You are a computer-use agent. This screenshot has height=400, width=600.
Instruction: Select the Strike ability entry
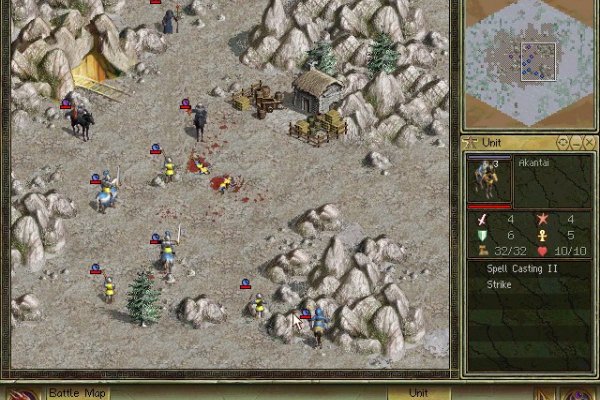499,284
